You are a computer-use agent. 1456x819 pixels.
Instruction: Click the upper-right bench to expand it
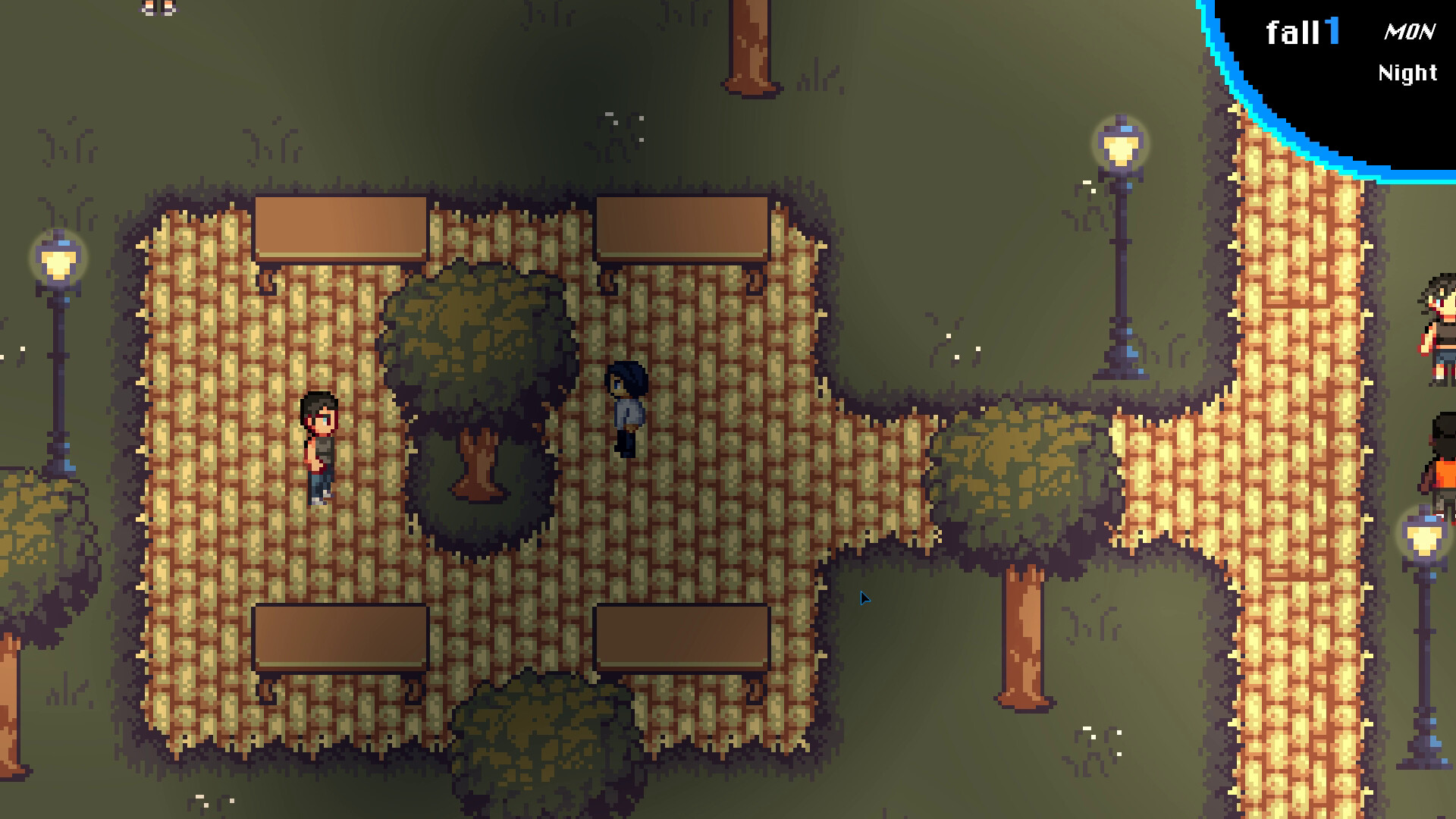click(x=682, y=227)
